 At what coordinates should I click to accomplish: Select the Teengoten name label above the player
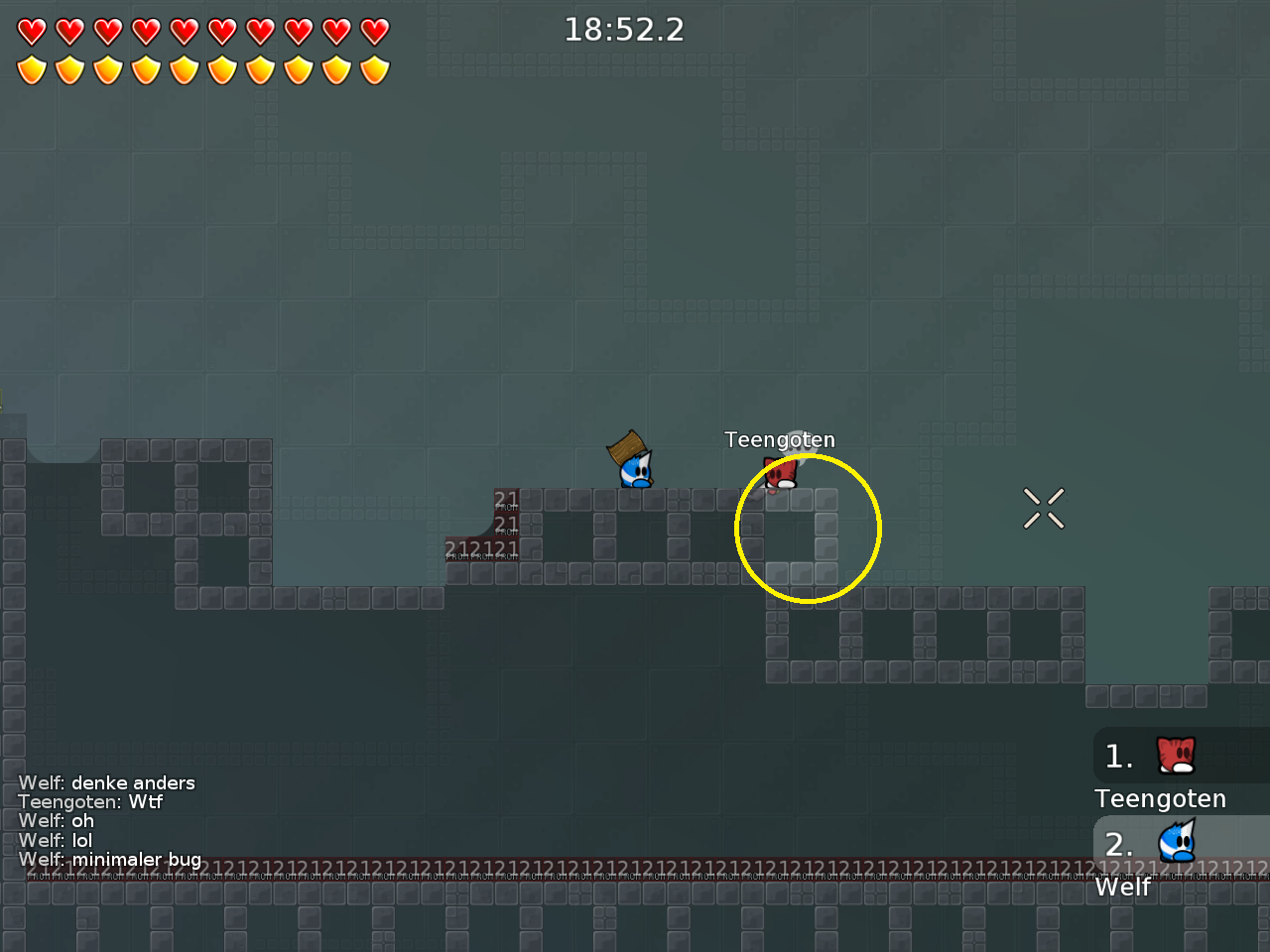pos(781,439)
